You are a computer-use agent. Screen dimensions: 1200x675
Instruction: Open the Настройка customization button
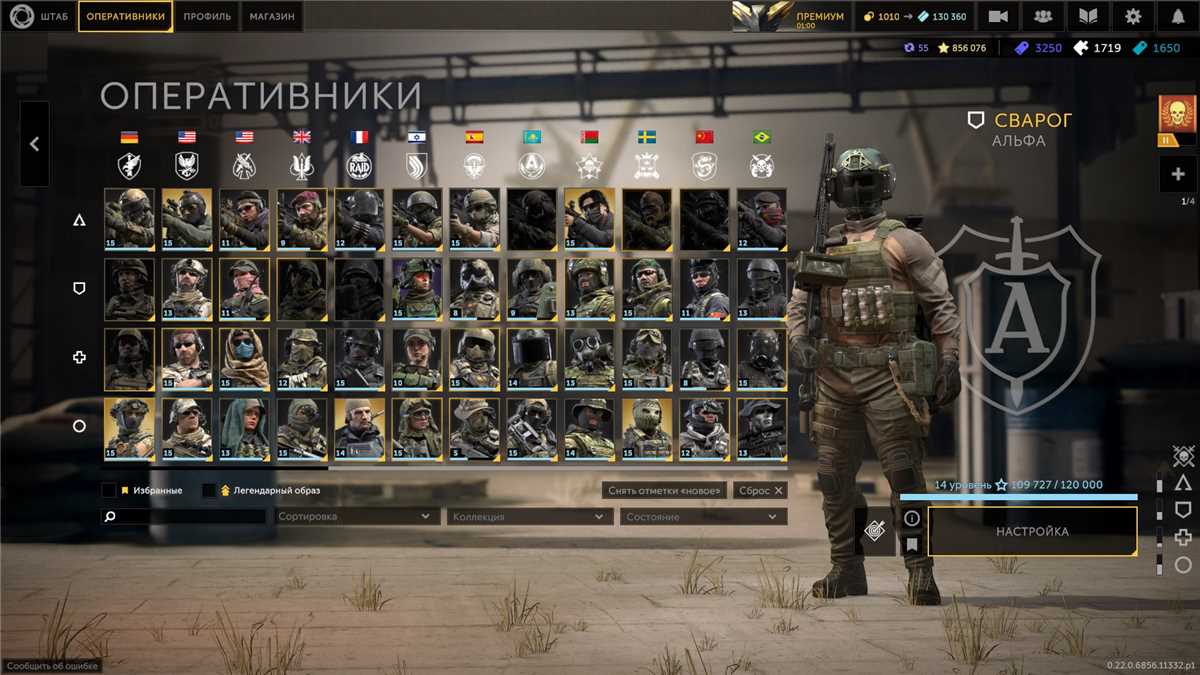point(1032,532)
